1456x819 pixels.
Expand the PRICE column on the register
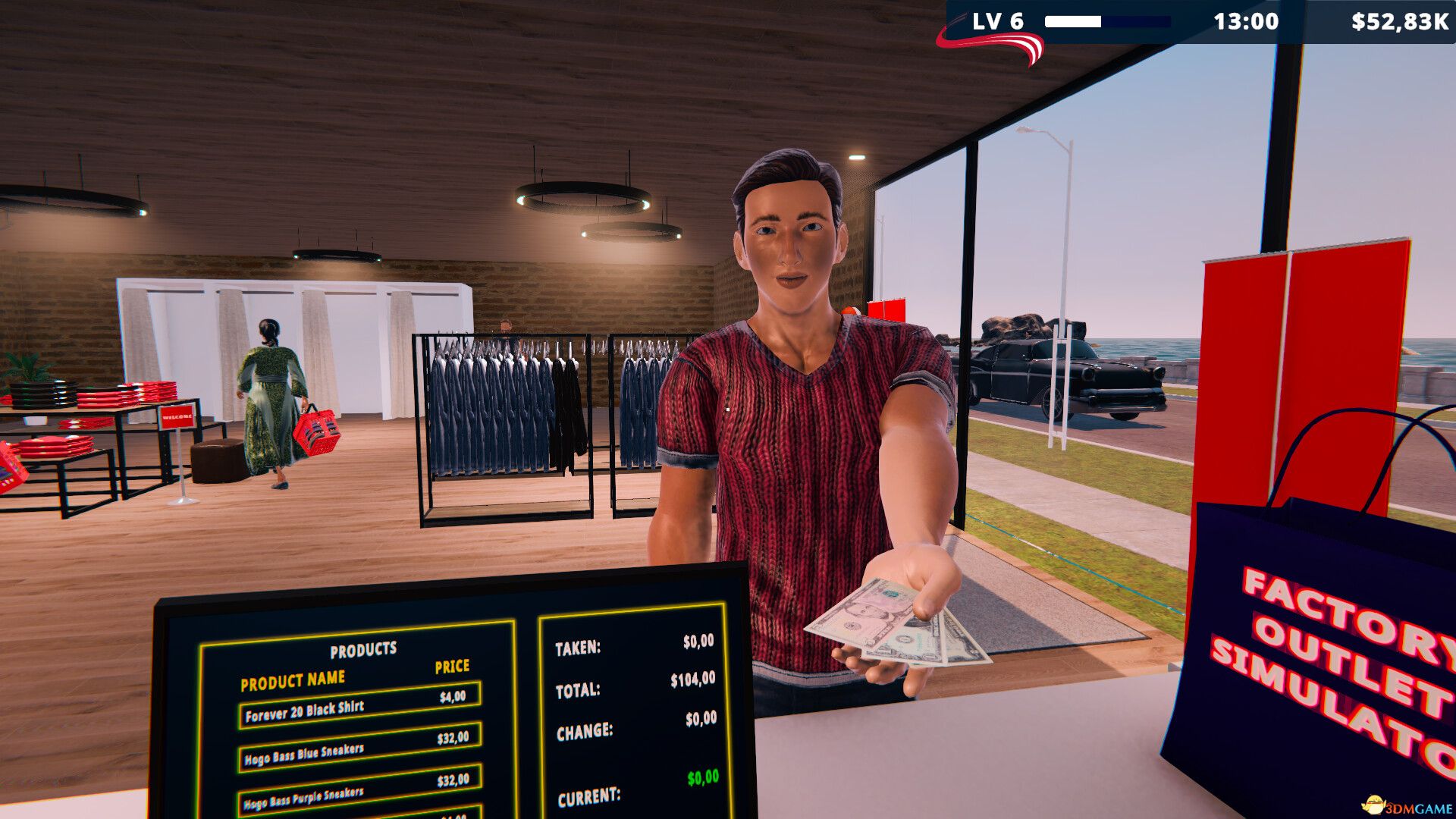point(452,667)
